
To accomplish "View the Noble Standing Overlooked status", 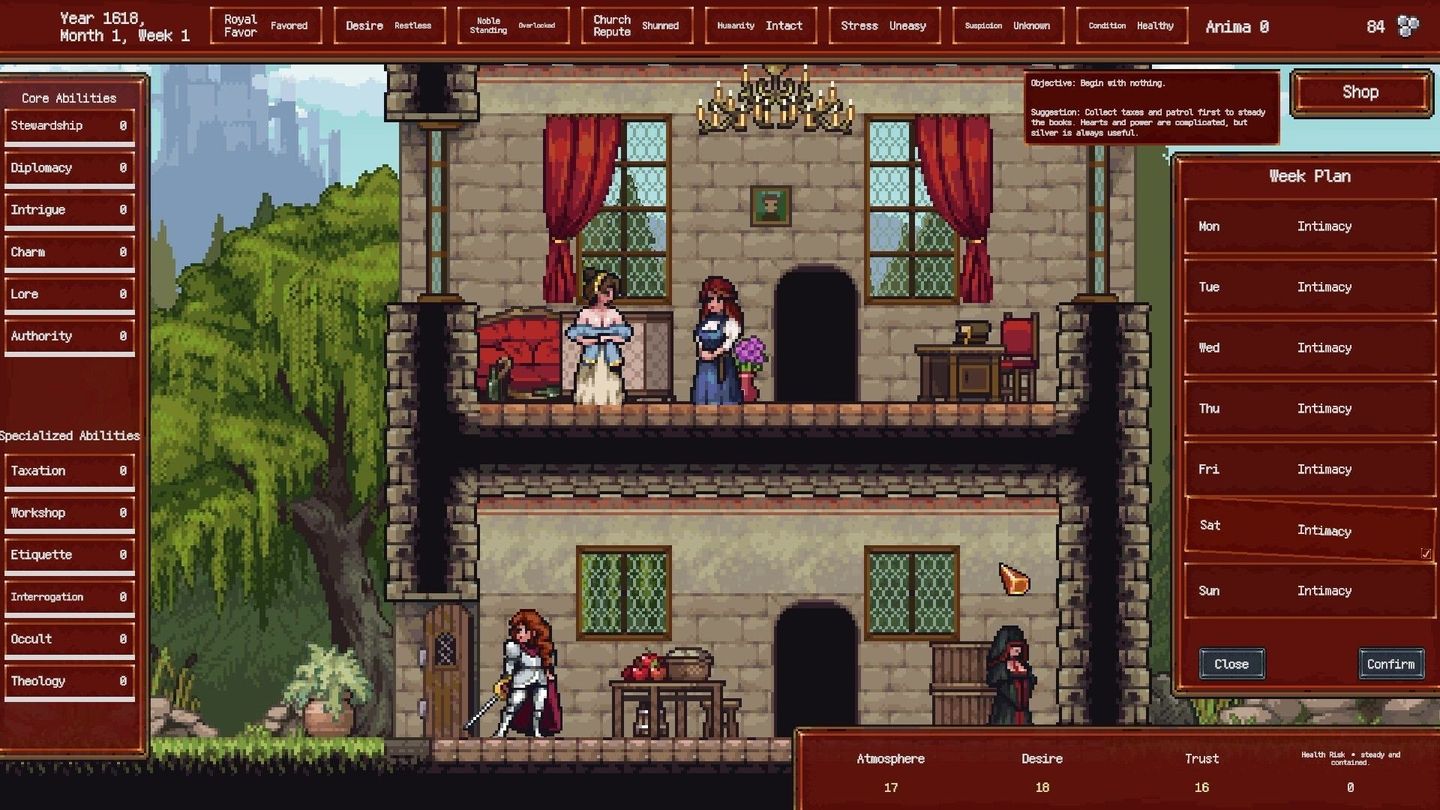I will [x=511, y=25].
